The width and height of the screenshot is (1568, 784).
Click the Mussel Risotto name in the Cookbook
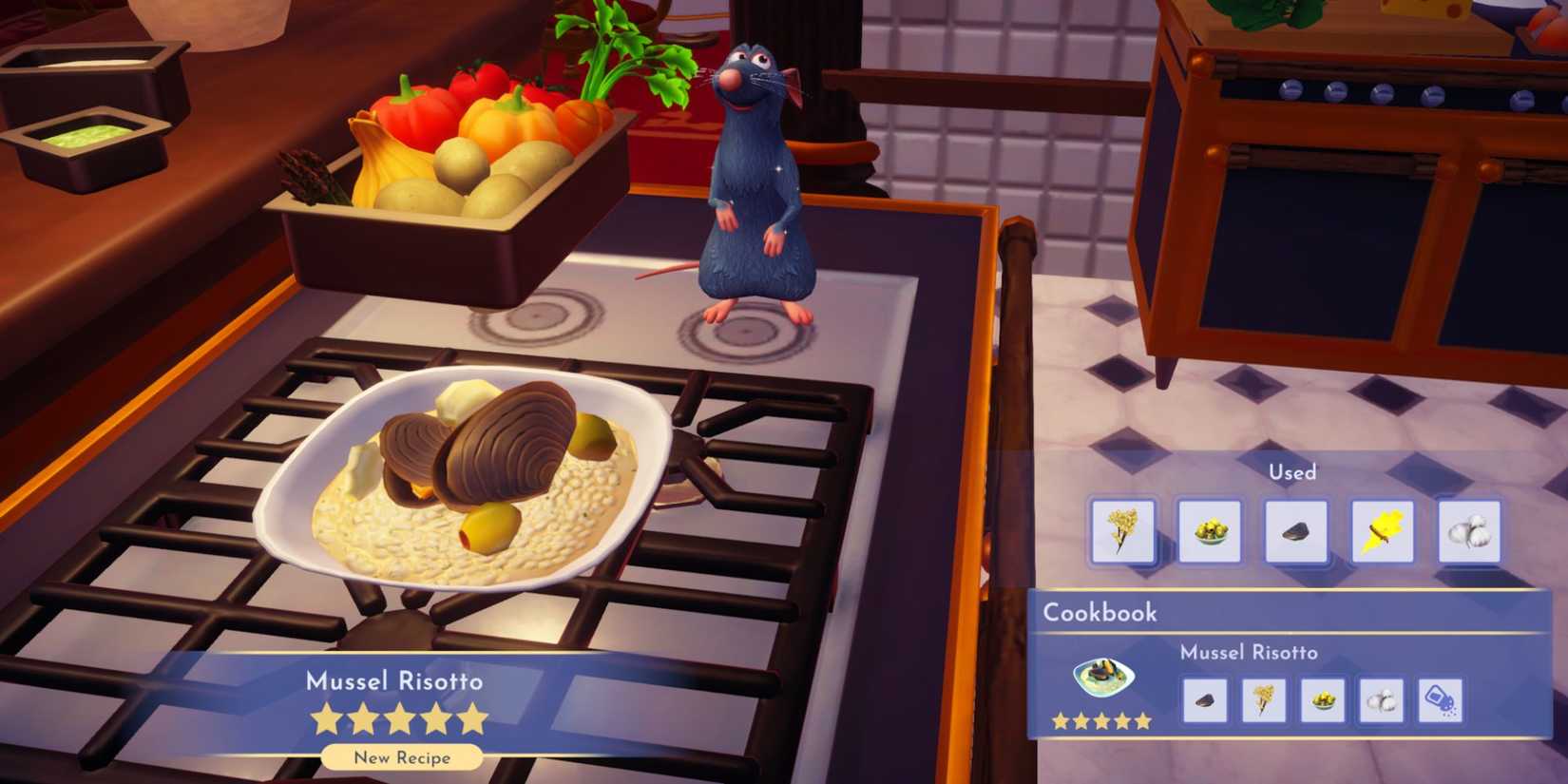(1250, 653)
